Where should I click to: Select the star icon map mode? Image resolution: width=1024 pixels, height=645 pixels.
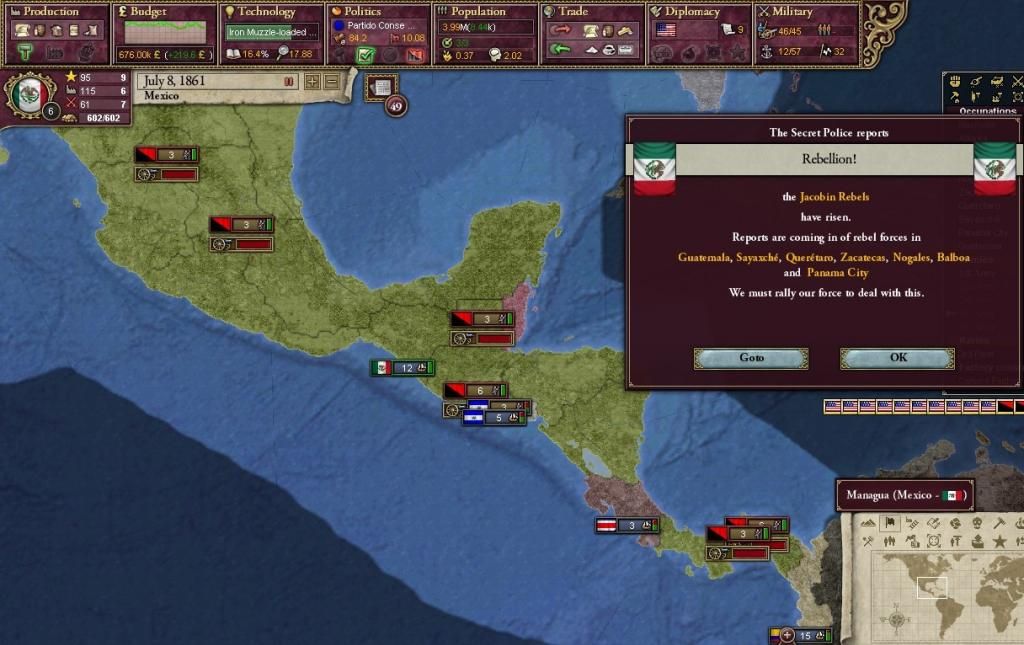(998, 541)
